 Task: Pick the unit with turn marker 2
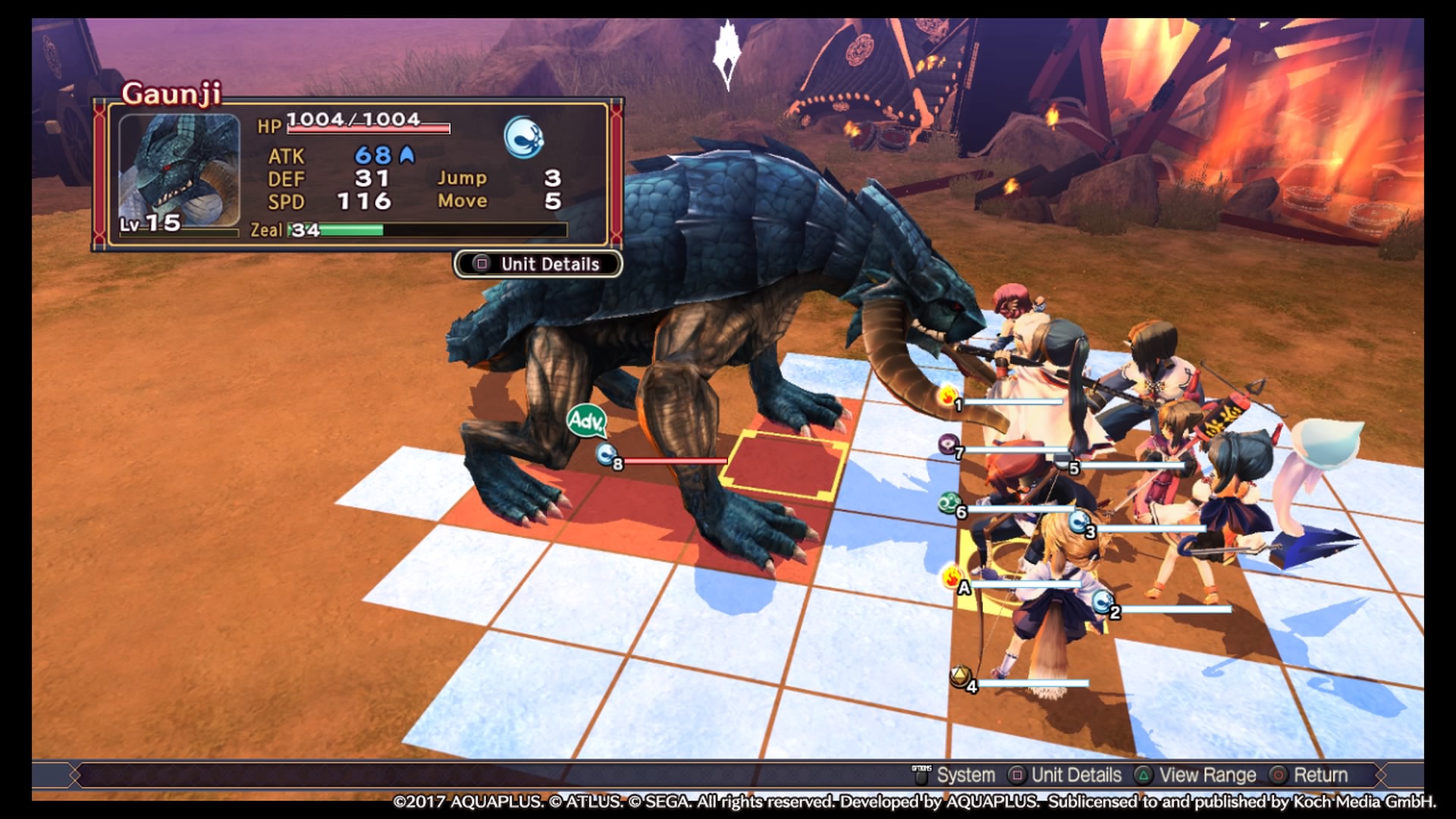coord(1106,605)
